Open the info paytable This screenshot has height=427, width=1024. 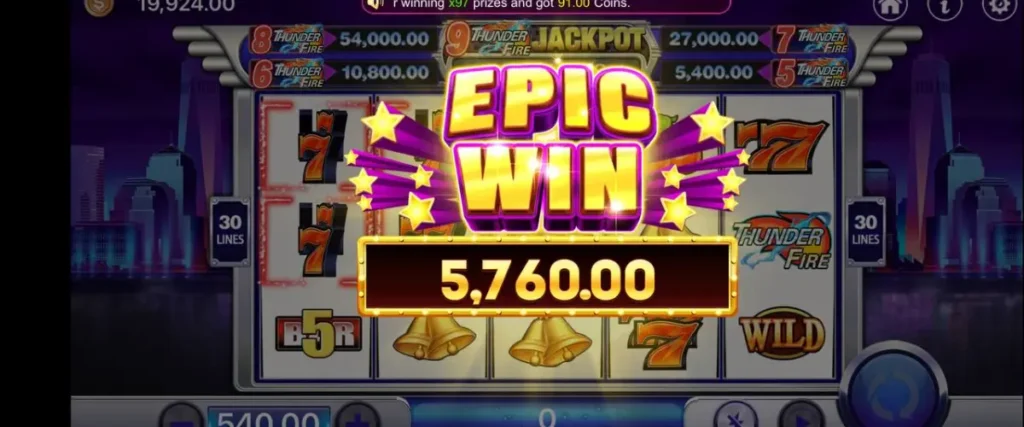(x=944, y=7)
